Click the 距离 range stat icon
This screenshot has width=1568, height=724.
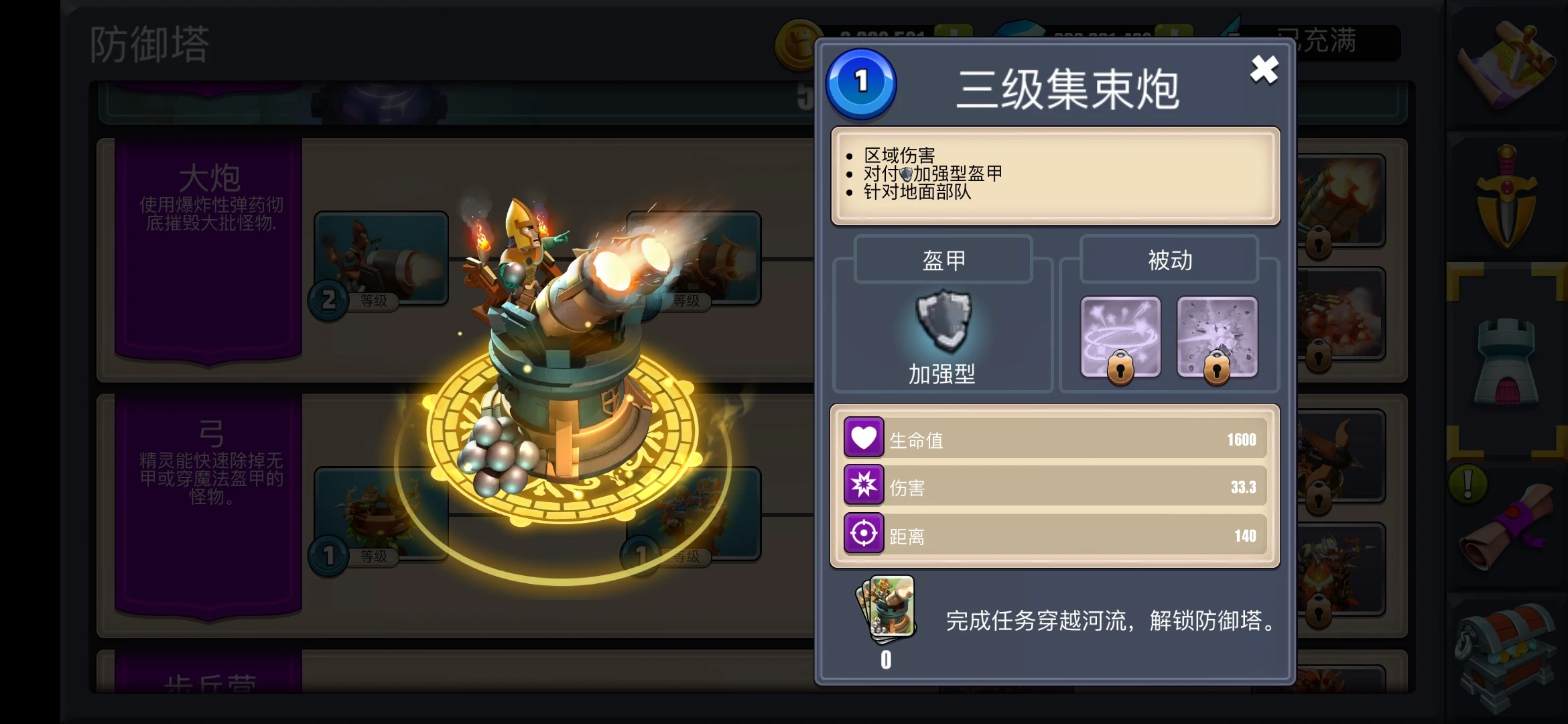[x=864, y=534]
